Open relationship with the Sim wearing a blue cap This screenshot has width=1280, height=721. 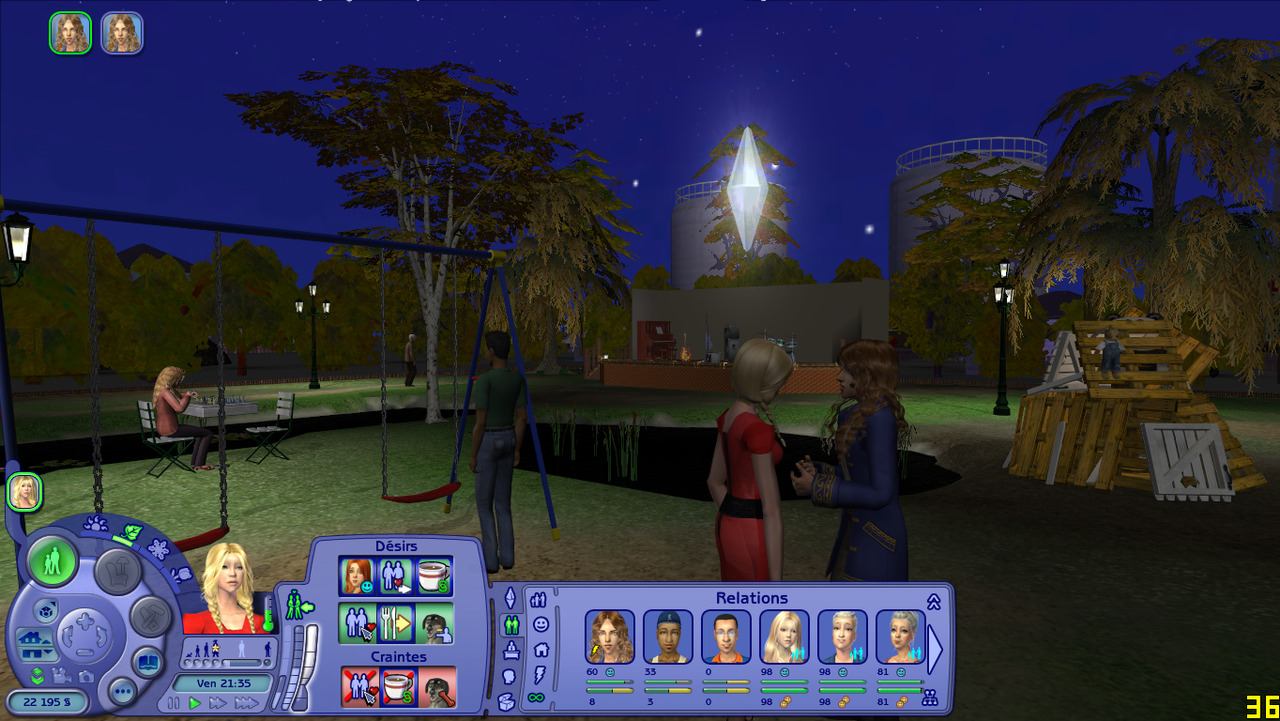(x=667, y=637)
